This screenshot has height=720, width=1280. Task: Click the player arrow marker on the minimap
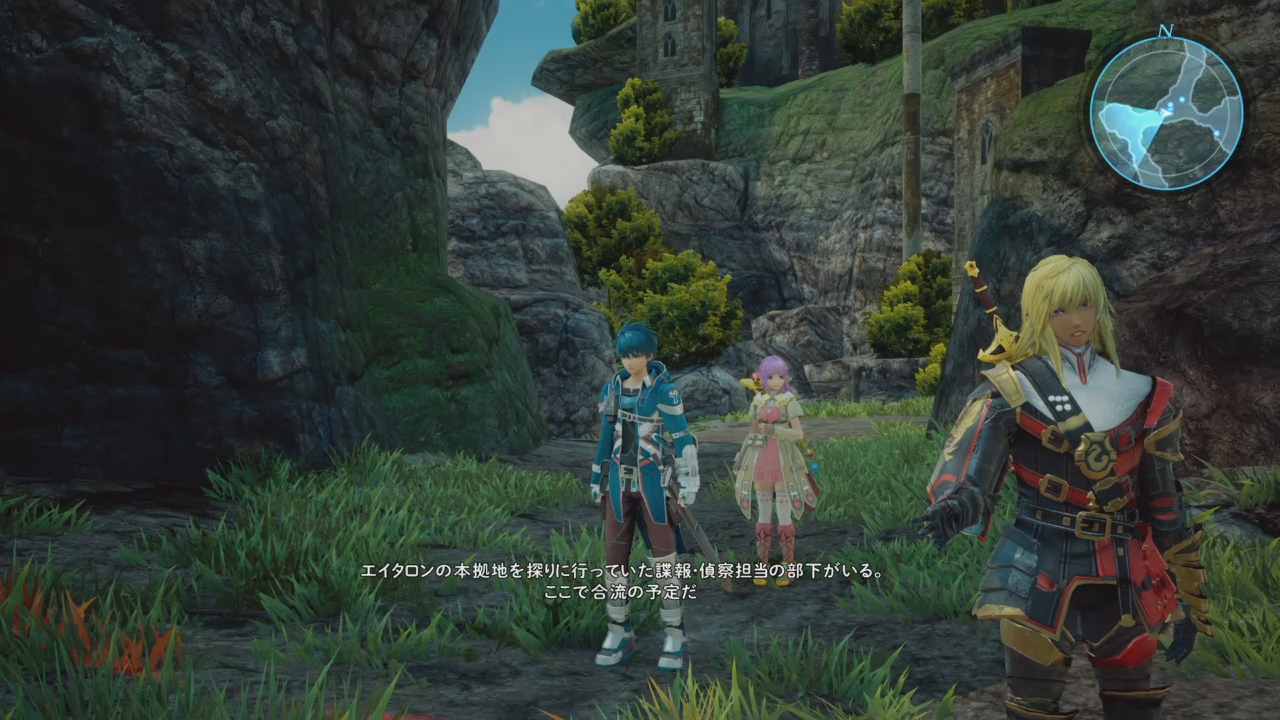pyautogui.click(x=1164, y=112)
